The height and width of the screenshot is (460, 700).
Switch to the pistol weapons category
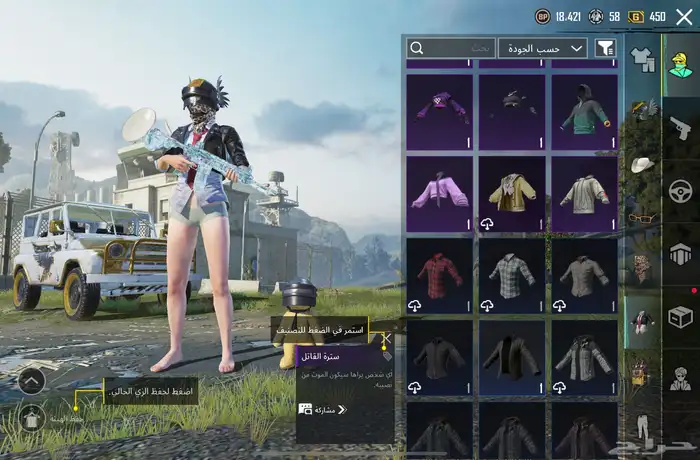(x=680, y=127)
